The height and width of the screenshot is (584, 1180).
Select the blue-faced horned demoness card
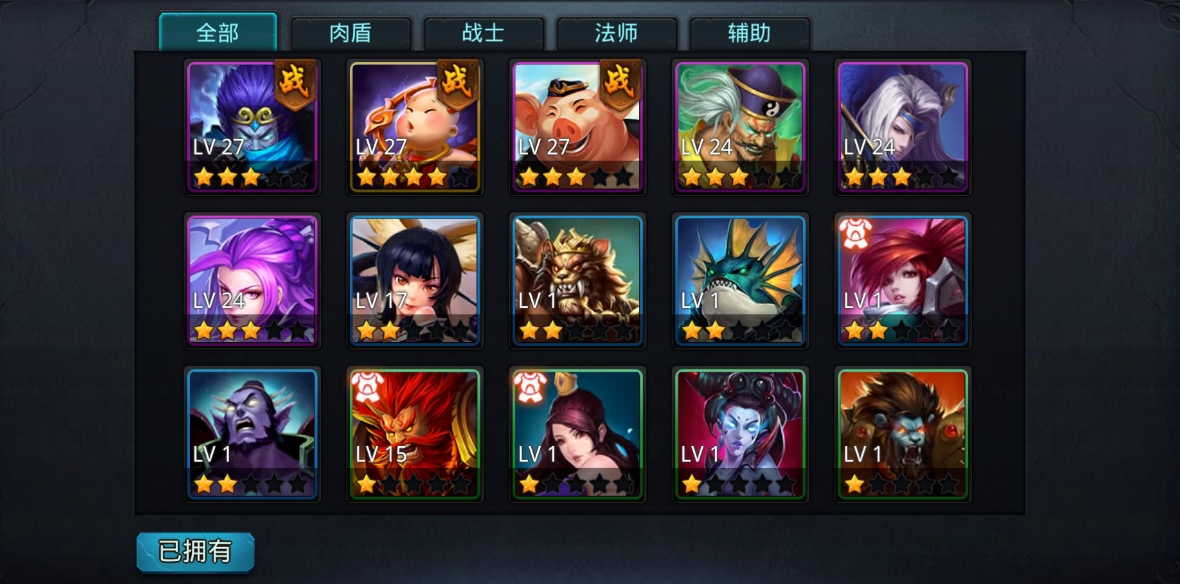point(740,434)
